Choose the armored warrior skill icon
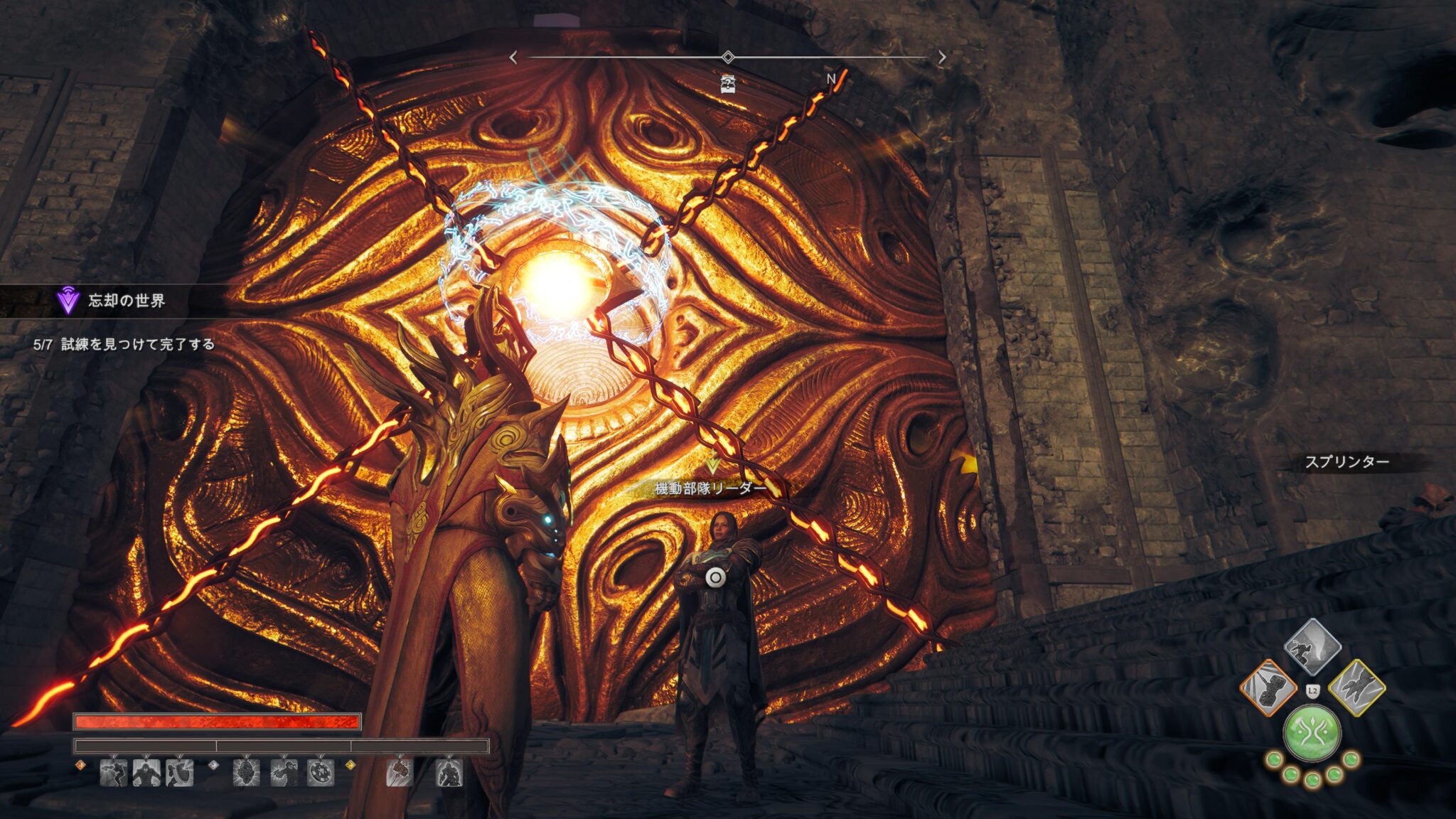Viewport: 1456px width, 819px height. point(449,773)
